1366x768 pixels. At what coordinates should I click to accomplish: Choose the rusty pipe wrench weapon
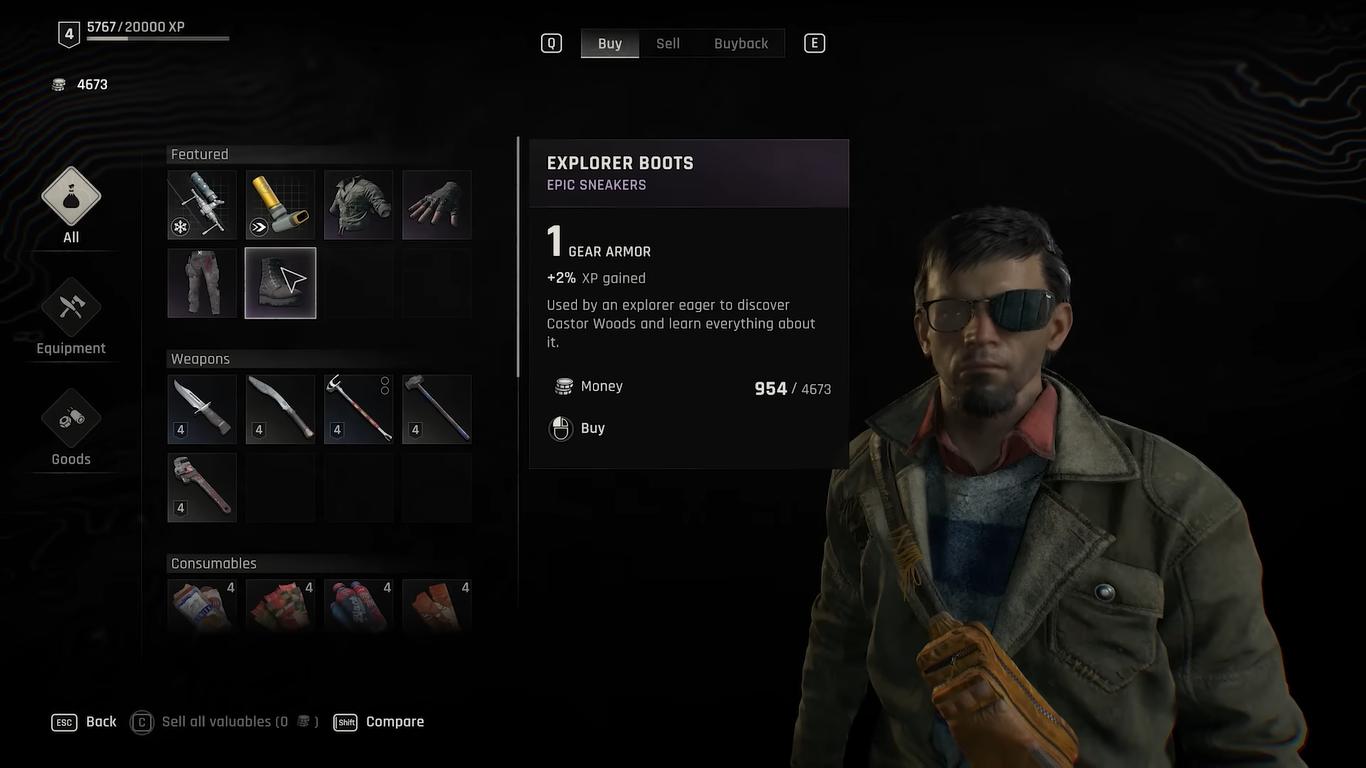[x=202, y=487]
